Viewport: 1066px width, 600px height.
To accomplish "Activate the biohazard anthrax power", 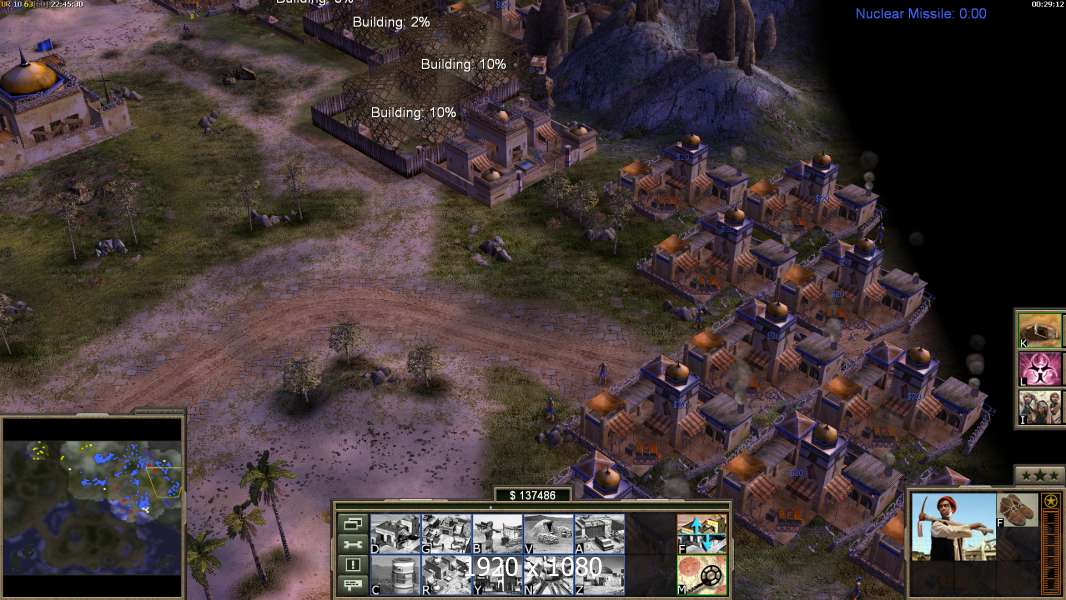I will [1040, 368].
